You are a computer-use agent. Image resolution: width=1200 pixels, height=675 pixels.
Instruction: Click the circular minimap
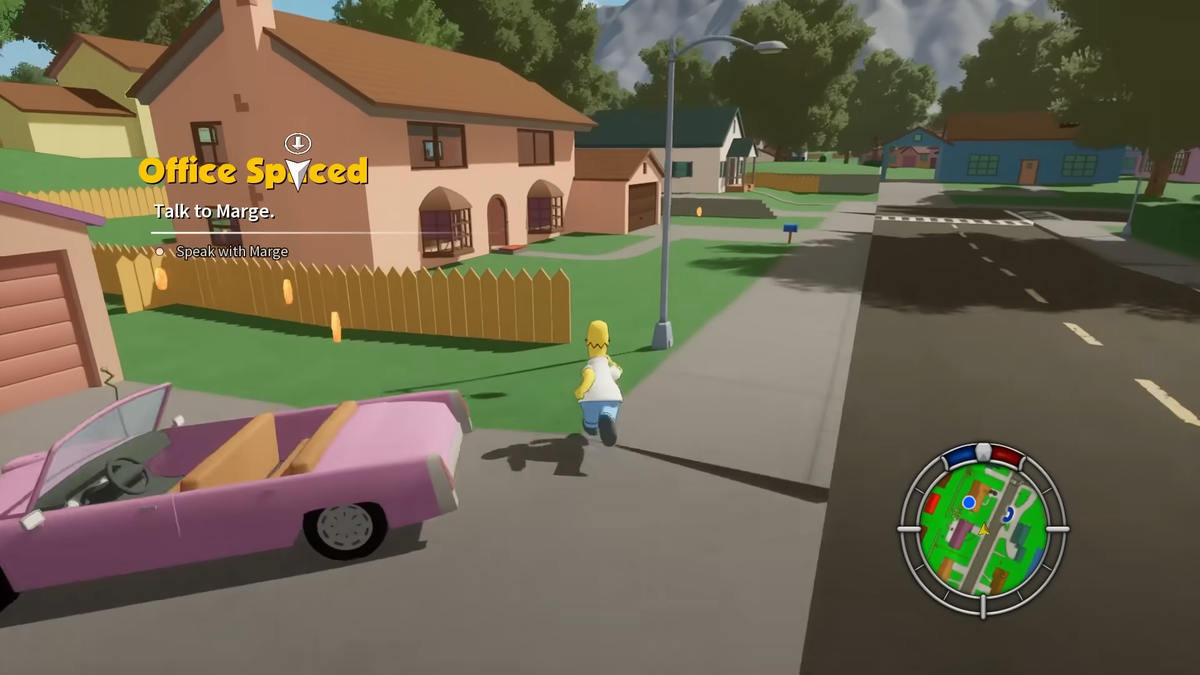[983, 530]
